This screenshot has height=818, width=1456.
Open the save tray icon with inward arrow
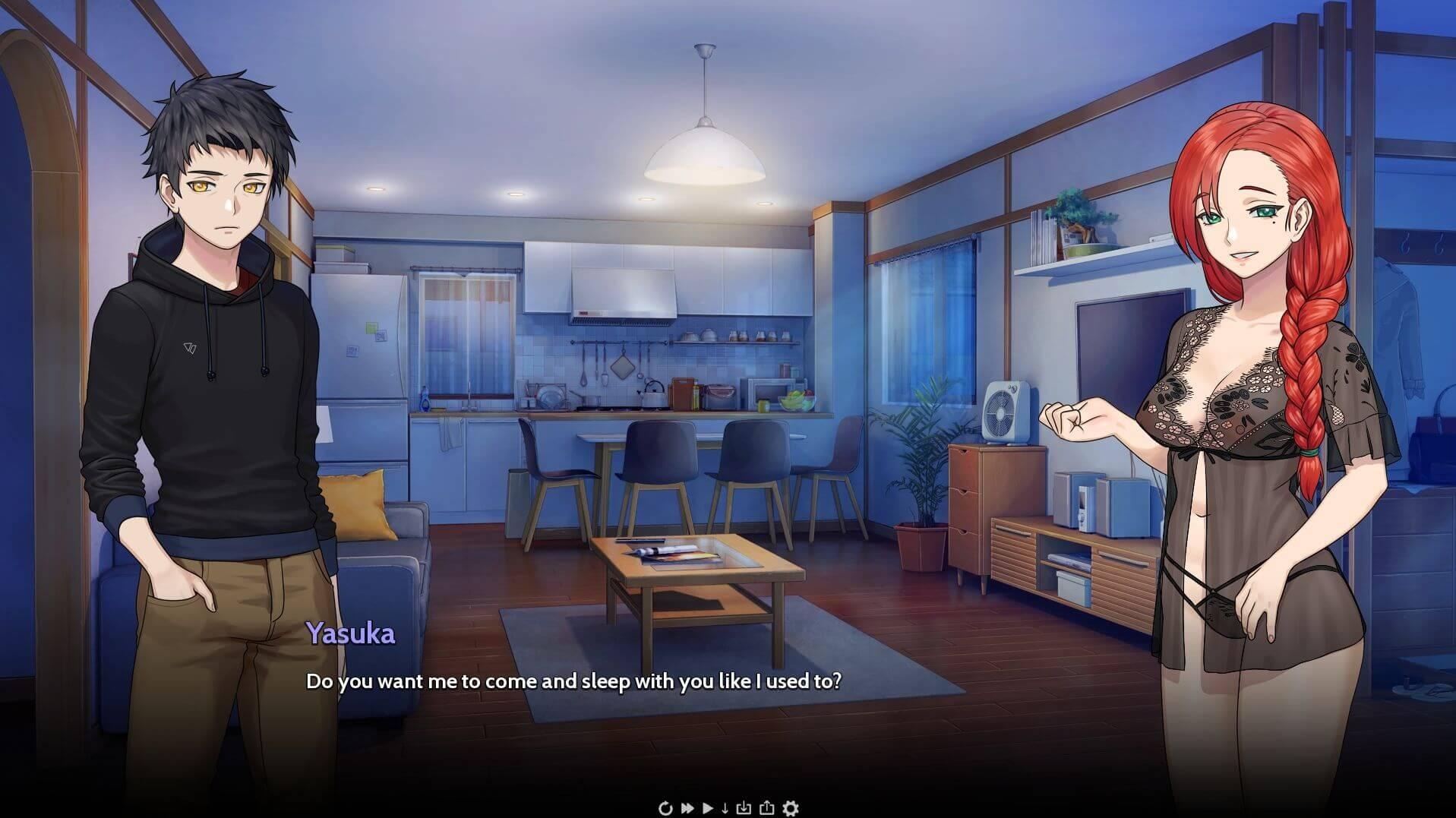pos(744,808)
